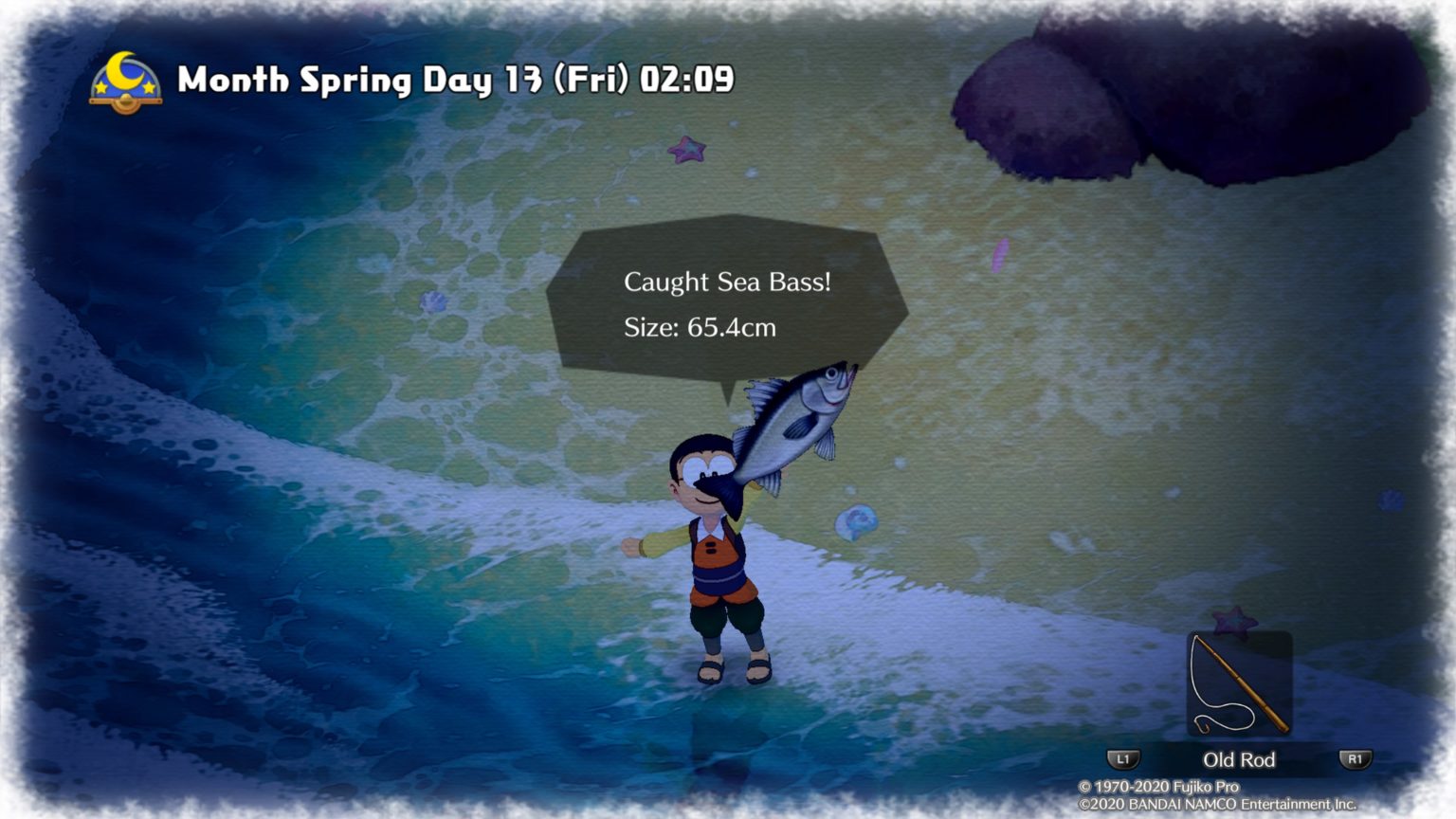Dismiss the Caught Sea Bass dialogue bubble
The height and width of the screenshot is (819, 1456).
[726, 304]
